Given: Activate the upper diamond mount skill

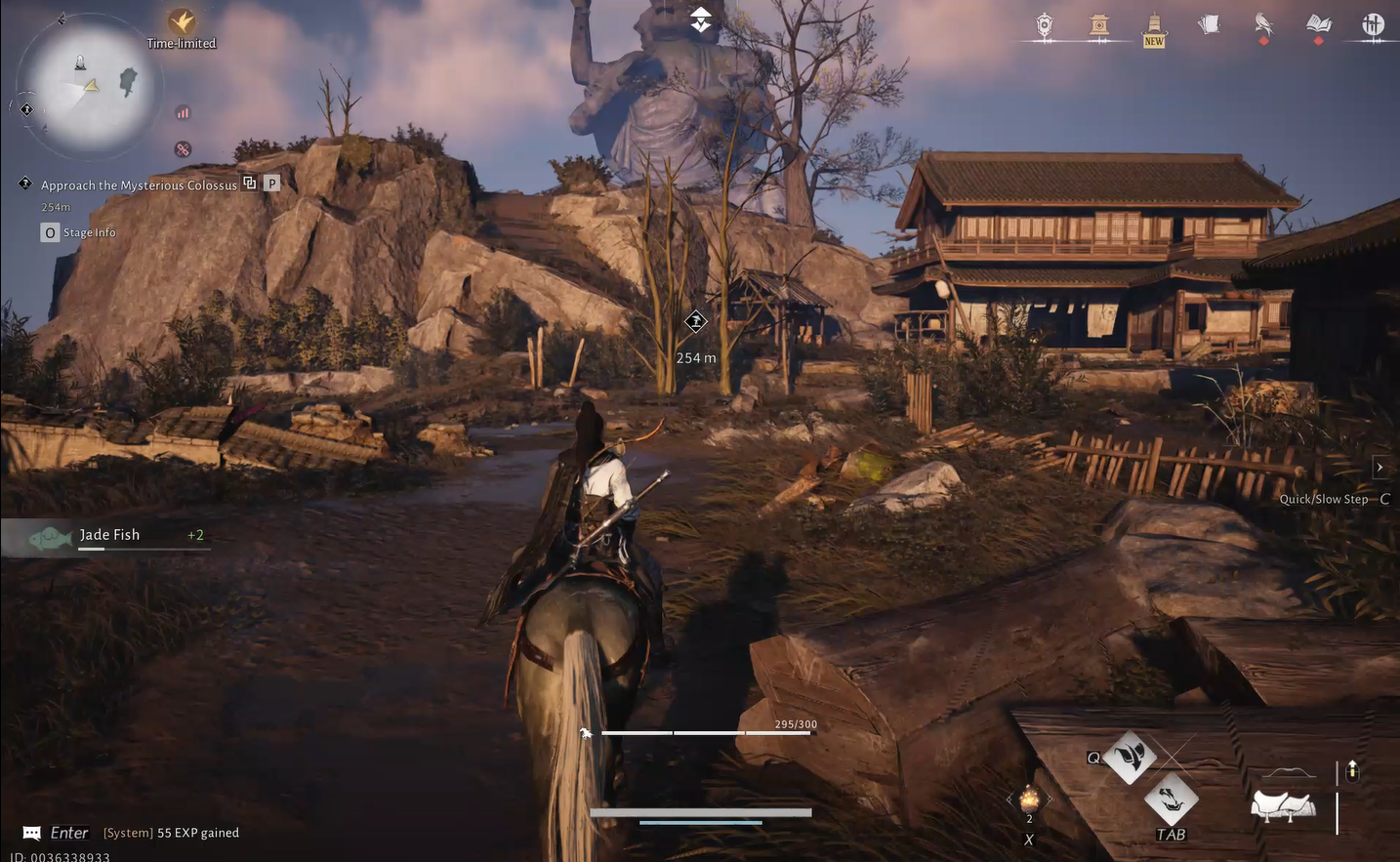Looking at the screenshot, I should 1131,757.
